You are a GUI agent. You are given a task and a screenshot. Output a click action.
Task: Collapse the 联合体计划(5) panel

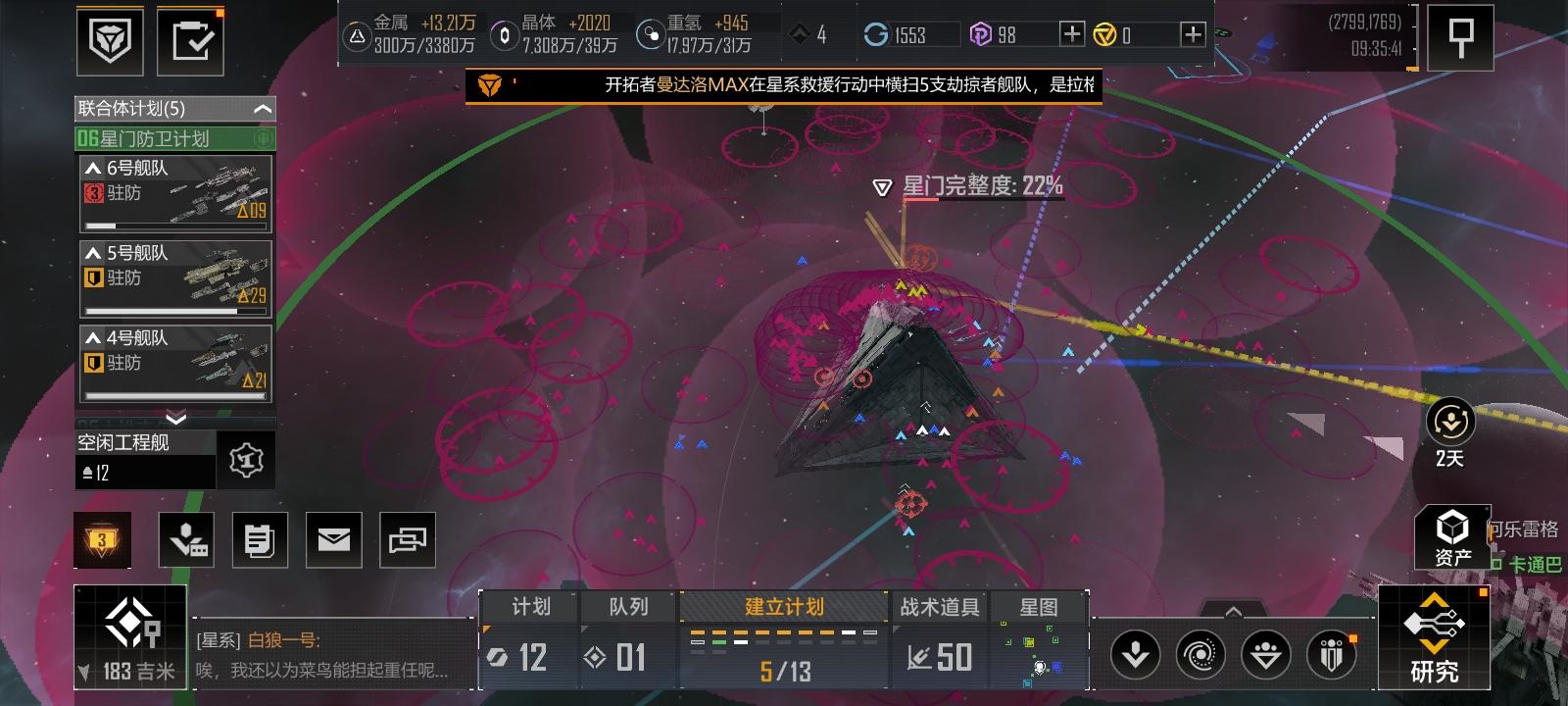click(x=260, y=109)
